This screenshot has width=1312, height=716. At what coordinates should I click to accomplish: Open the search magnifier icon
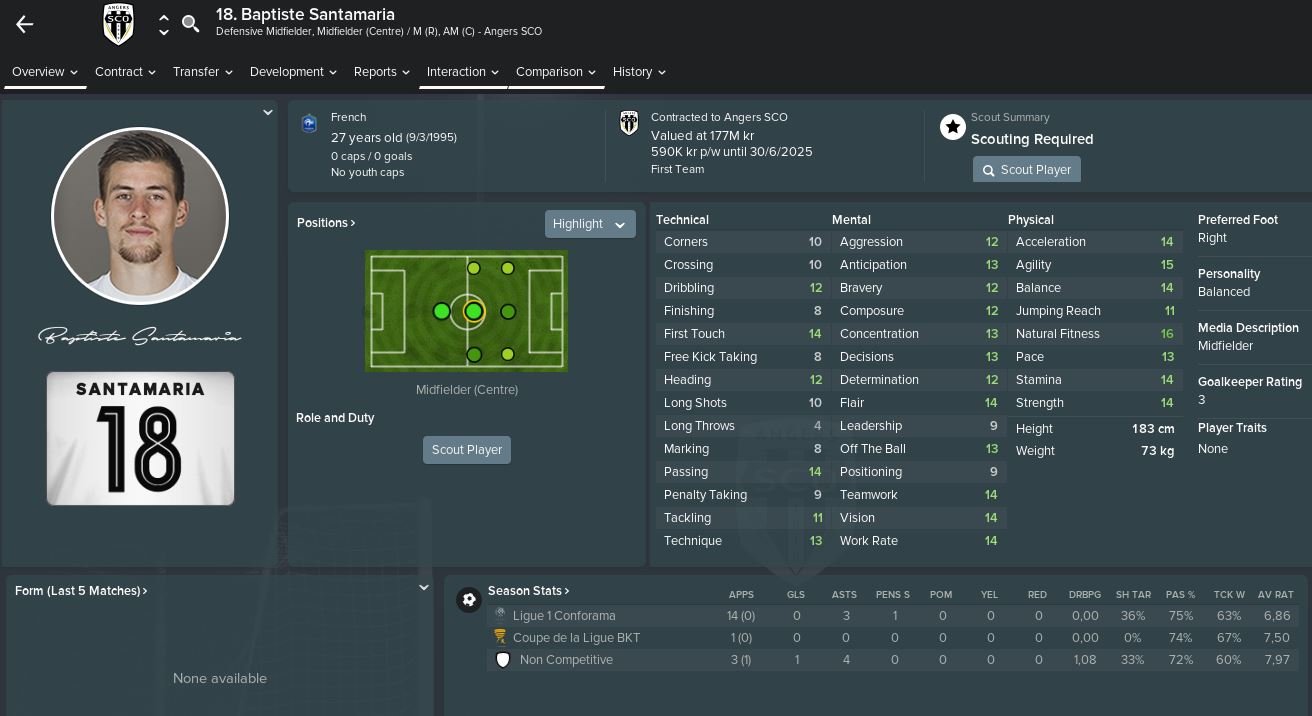click(190, 24)
